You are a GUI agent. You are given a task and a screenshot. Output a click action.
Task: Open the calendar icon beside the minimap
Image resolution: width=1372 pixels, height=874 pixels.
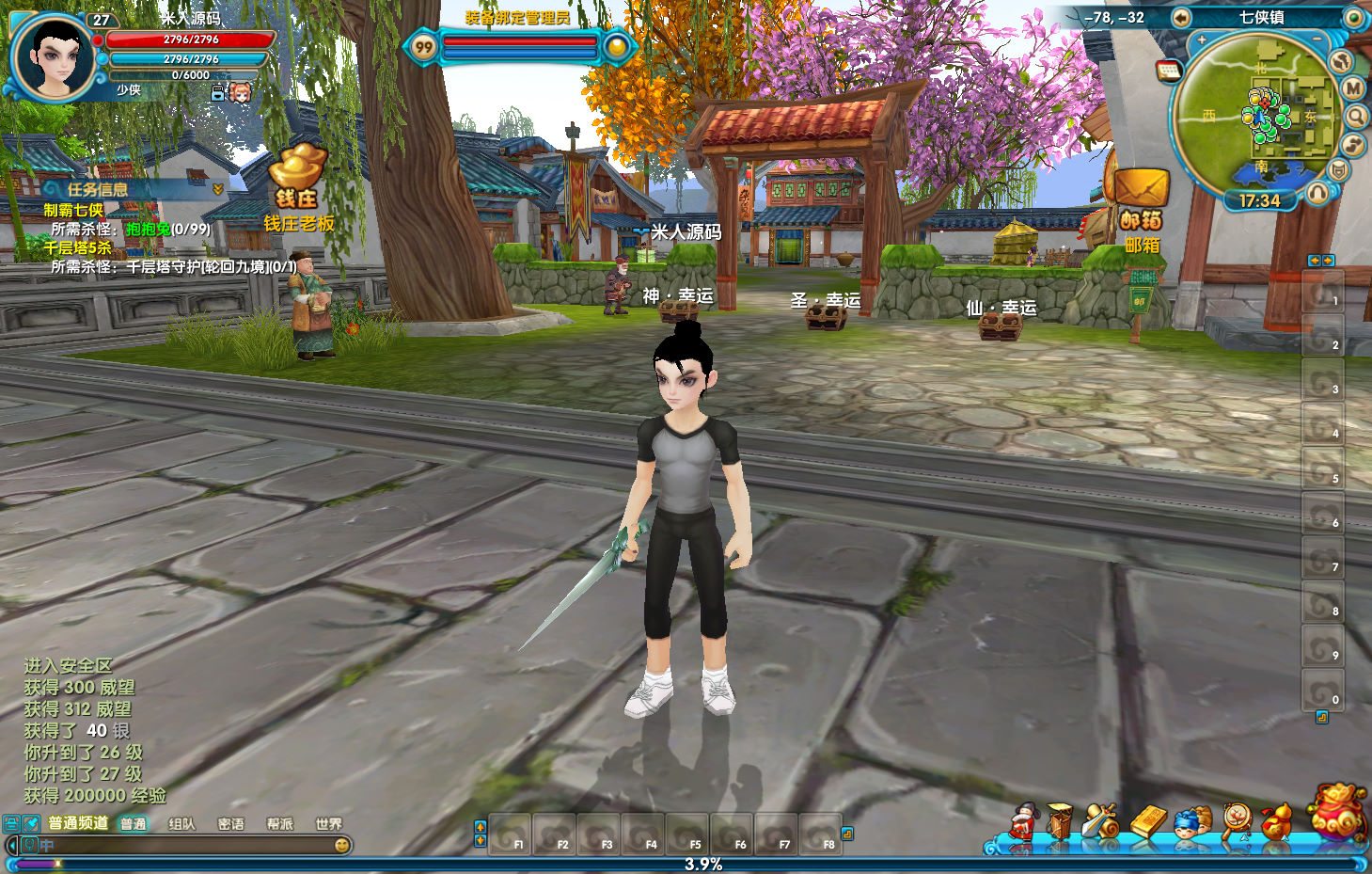(1169, 71)
